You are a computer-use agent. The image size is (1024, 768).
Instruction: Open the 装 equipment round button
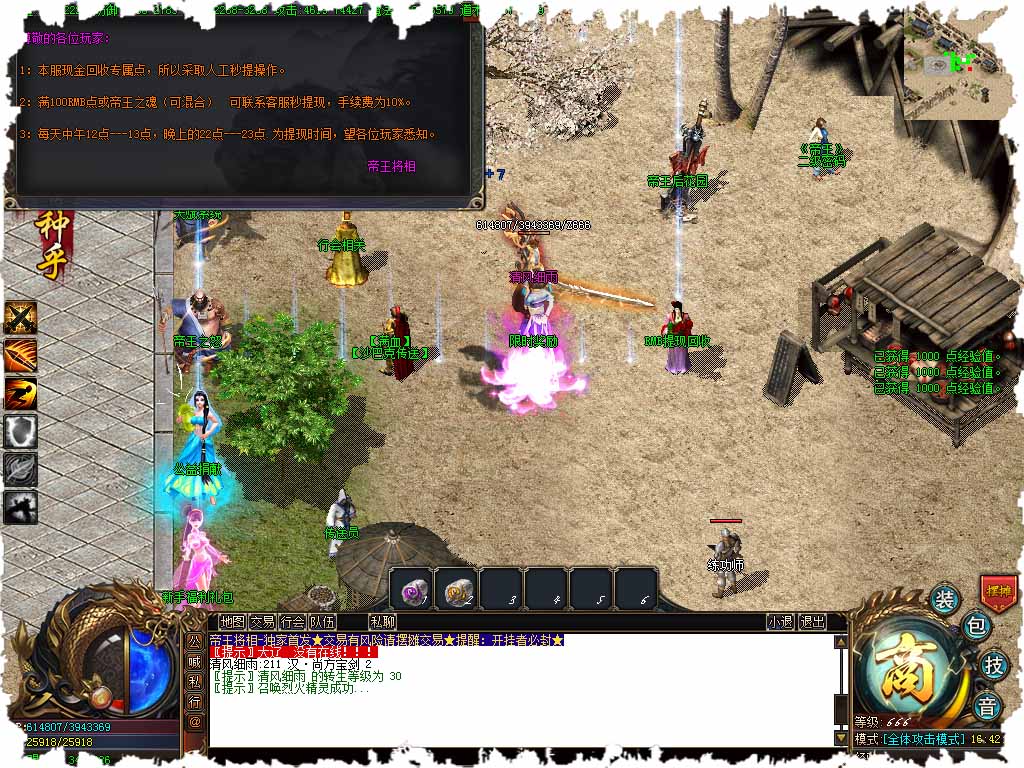(944, 599)
